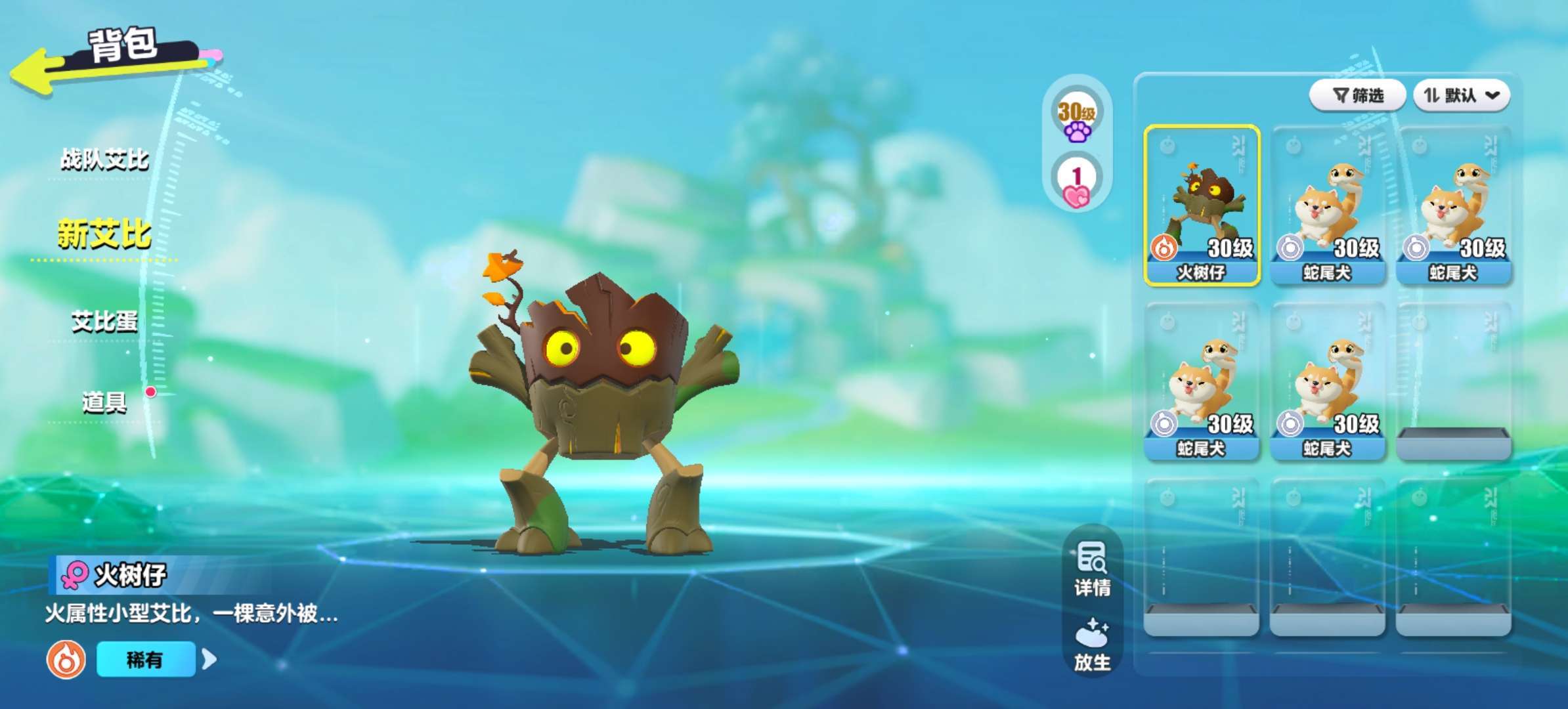Viewport: 1568px width, 709px height.
Task: Select the 新艾比 tab
Action: pyautogui.click(x=105, y=234)
